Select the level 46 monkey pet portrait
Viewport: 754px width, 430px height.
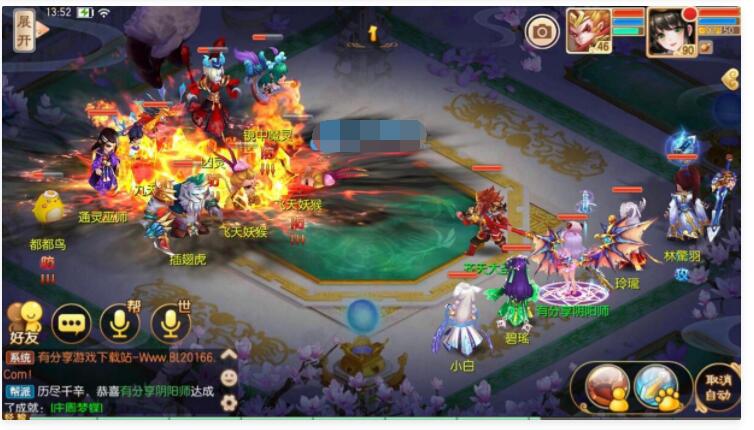pyautogui.click(x=590, y=30)
